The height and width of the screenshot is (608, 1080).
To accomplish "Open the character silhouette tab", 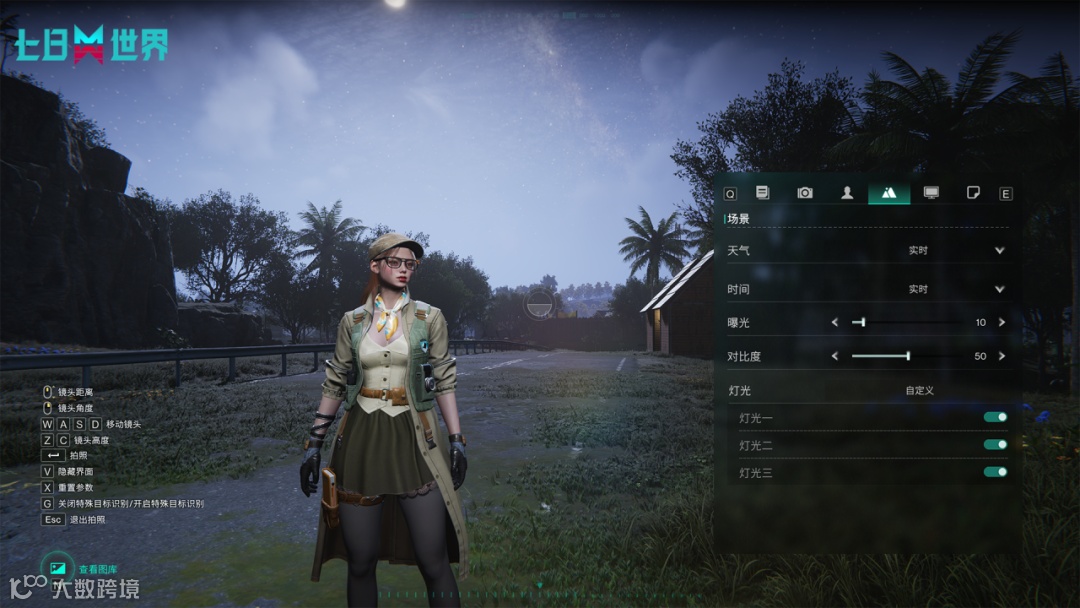I will click(847, 193).
